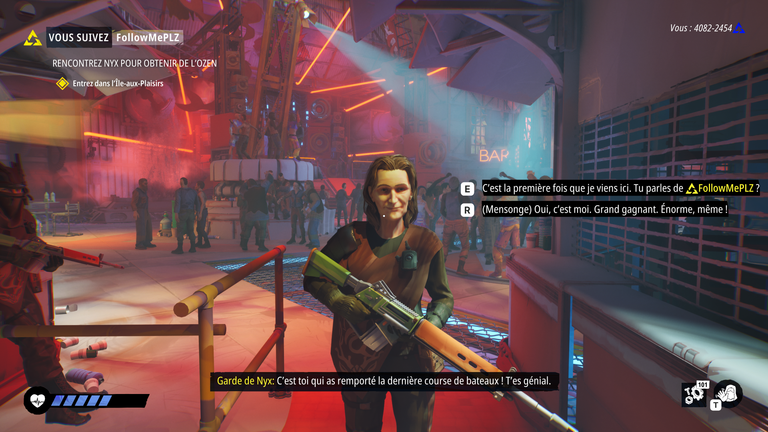Screen dimensions: 768x432
Task: Select the lie reply "Oui, c'est moi. Grand gagnant"
Action: pyautogui.click(x=603, y=210)
